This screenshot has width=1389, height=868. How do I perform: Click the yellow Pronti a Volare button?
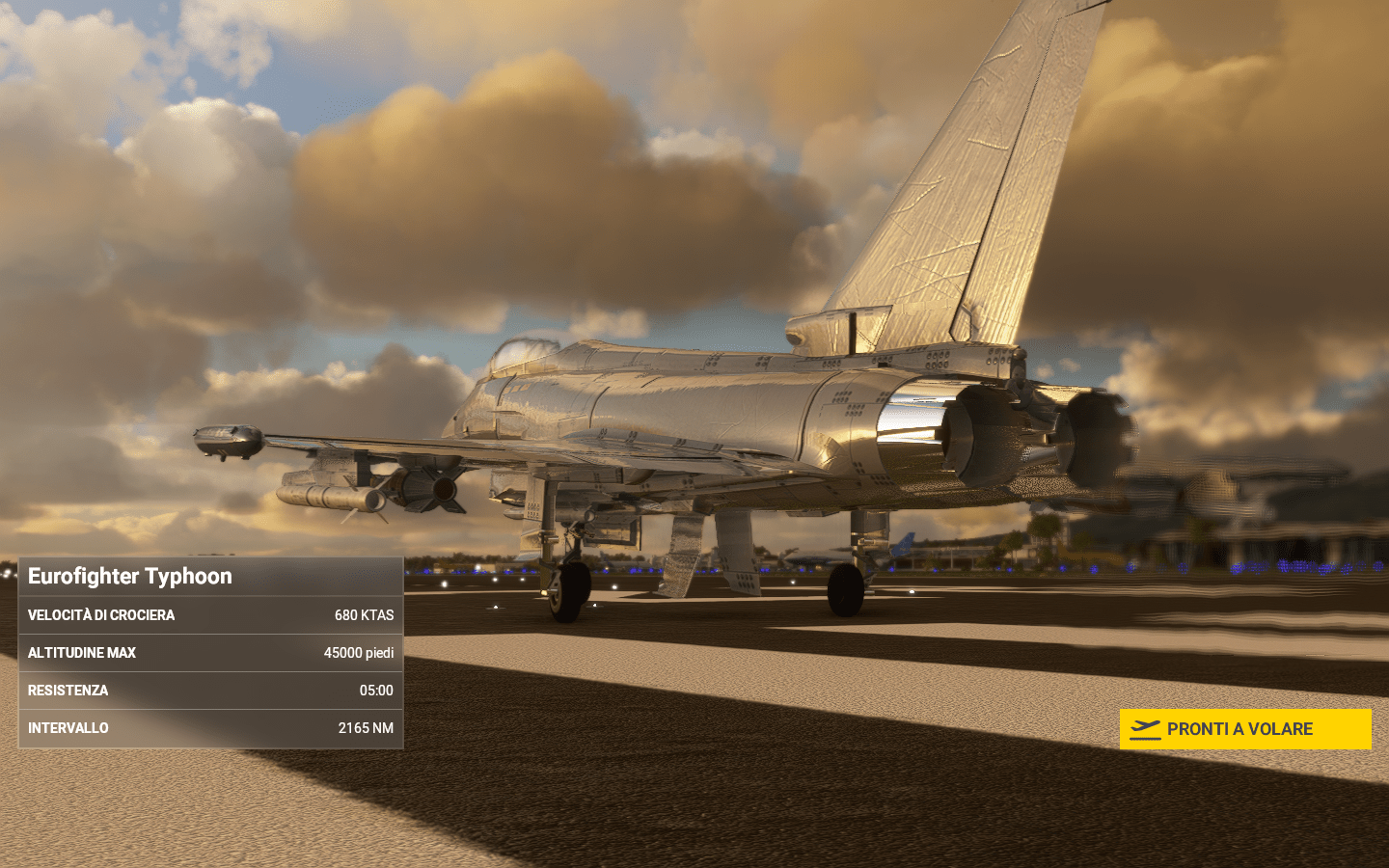click(1244, 729)
